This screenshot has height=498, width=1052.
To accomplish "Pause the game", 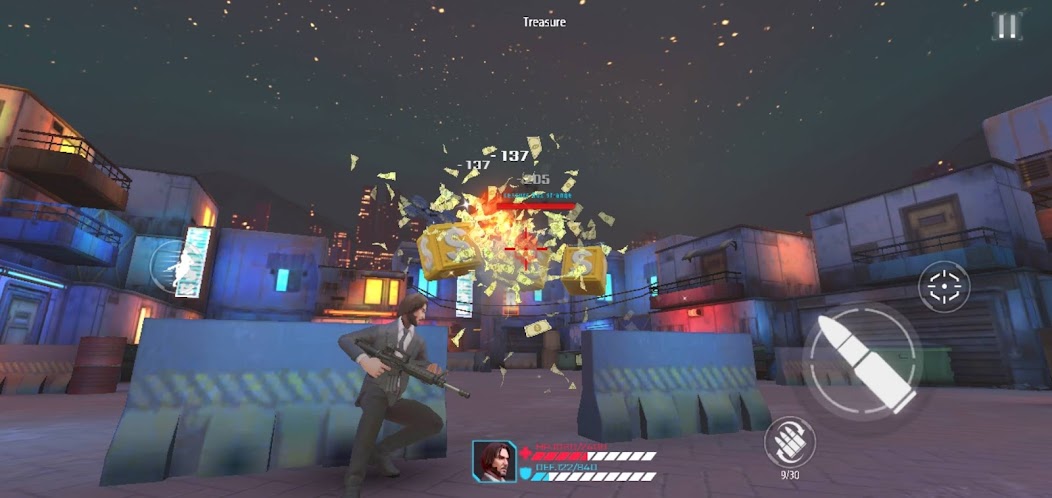I will coord(1006,26).
